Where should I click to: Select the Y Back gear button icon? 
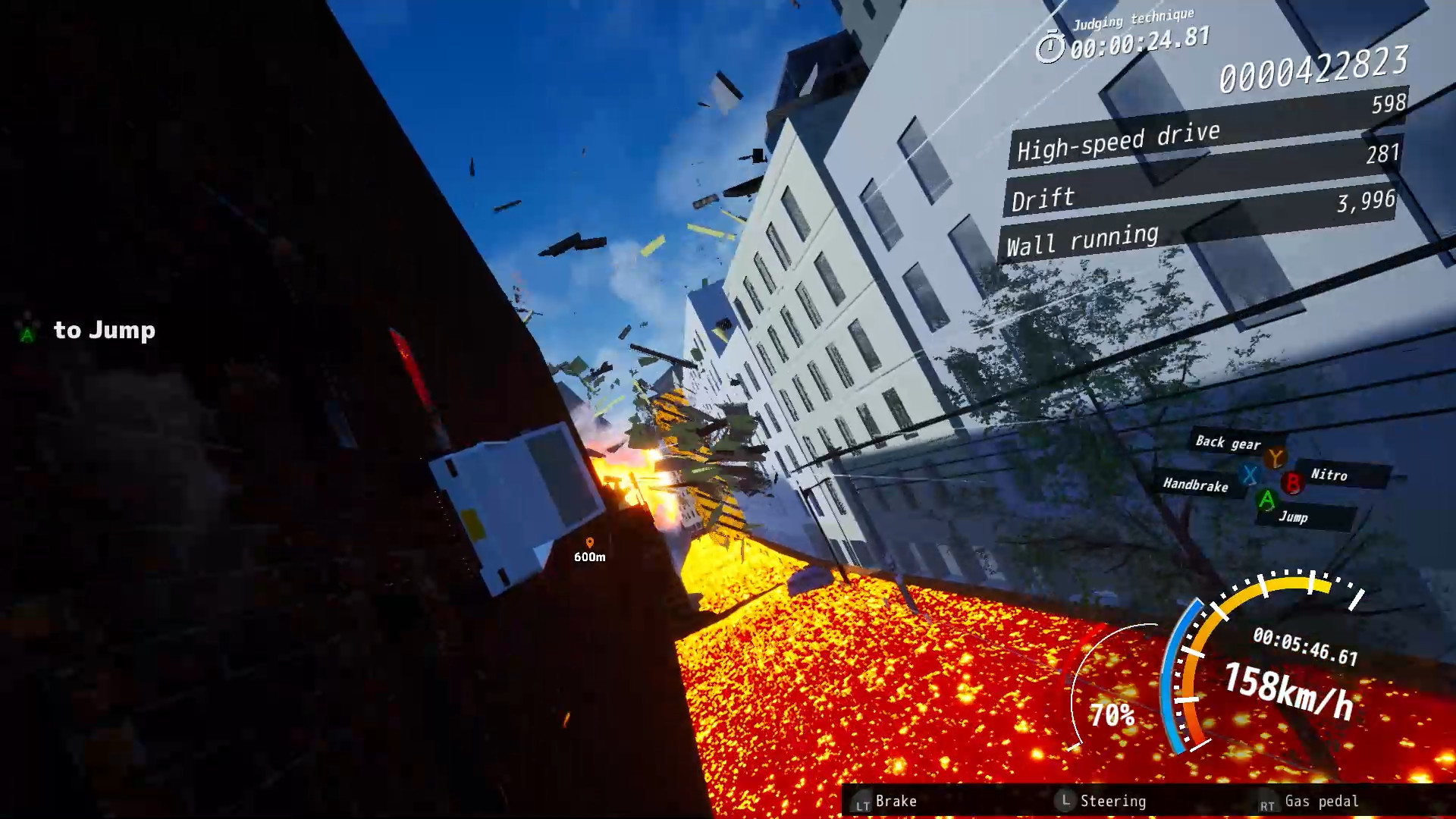point(1276,457)
